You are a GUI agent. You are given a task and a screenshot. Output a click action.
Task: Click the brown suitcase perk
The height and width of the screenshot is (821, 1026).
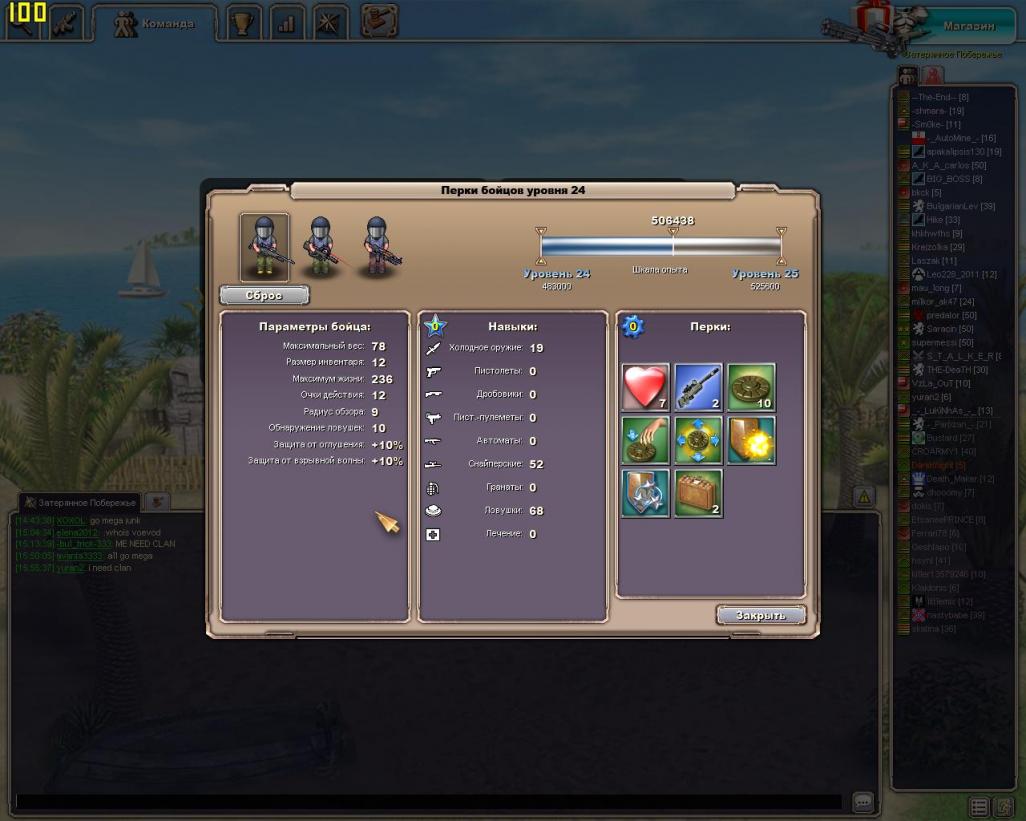click(x=698, y=493)
